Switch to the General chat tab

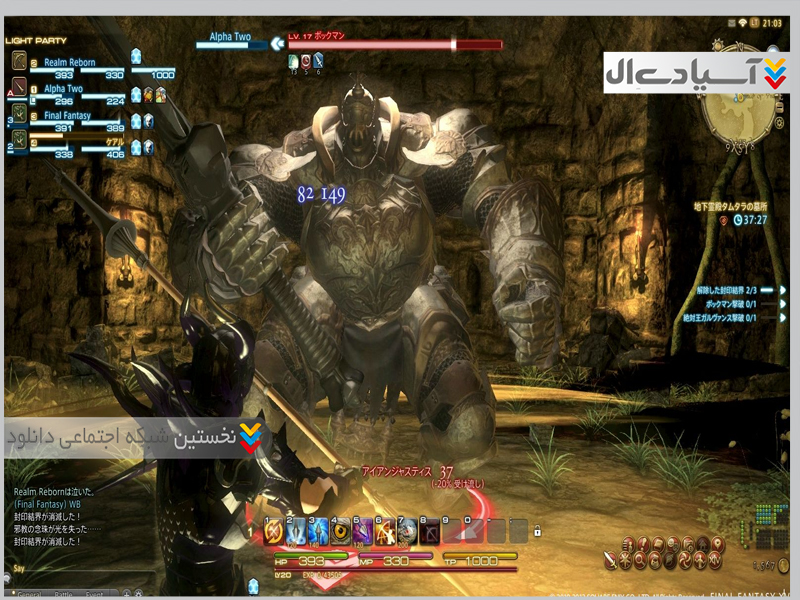point(30,594)
